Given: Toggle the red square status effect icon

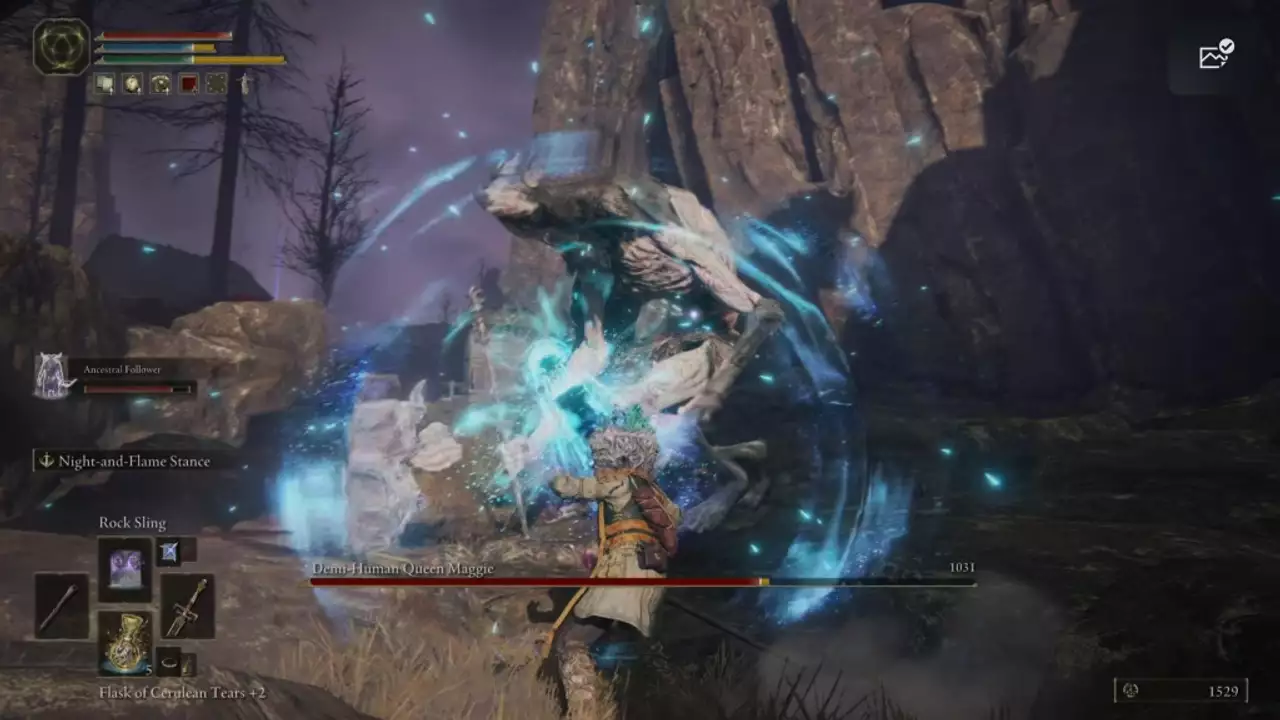Looking at the screenshot, I should 189,82.
